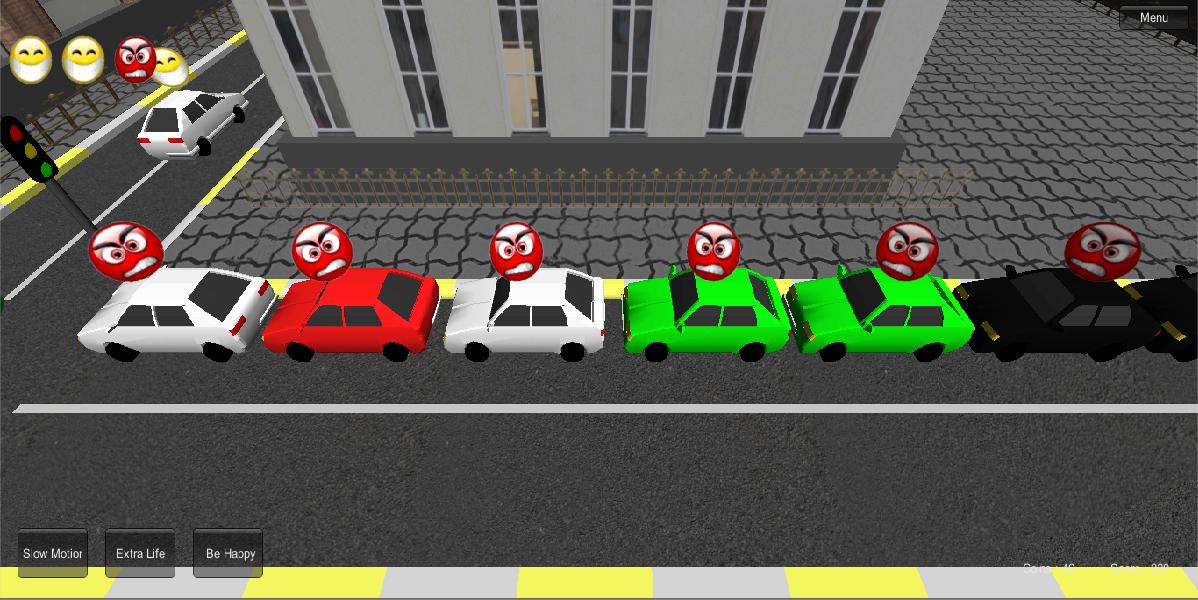
Task: Open the Menu button
Action: pyautogui.click(x=1153, y=18)
